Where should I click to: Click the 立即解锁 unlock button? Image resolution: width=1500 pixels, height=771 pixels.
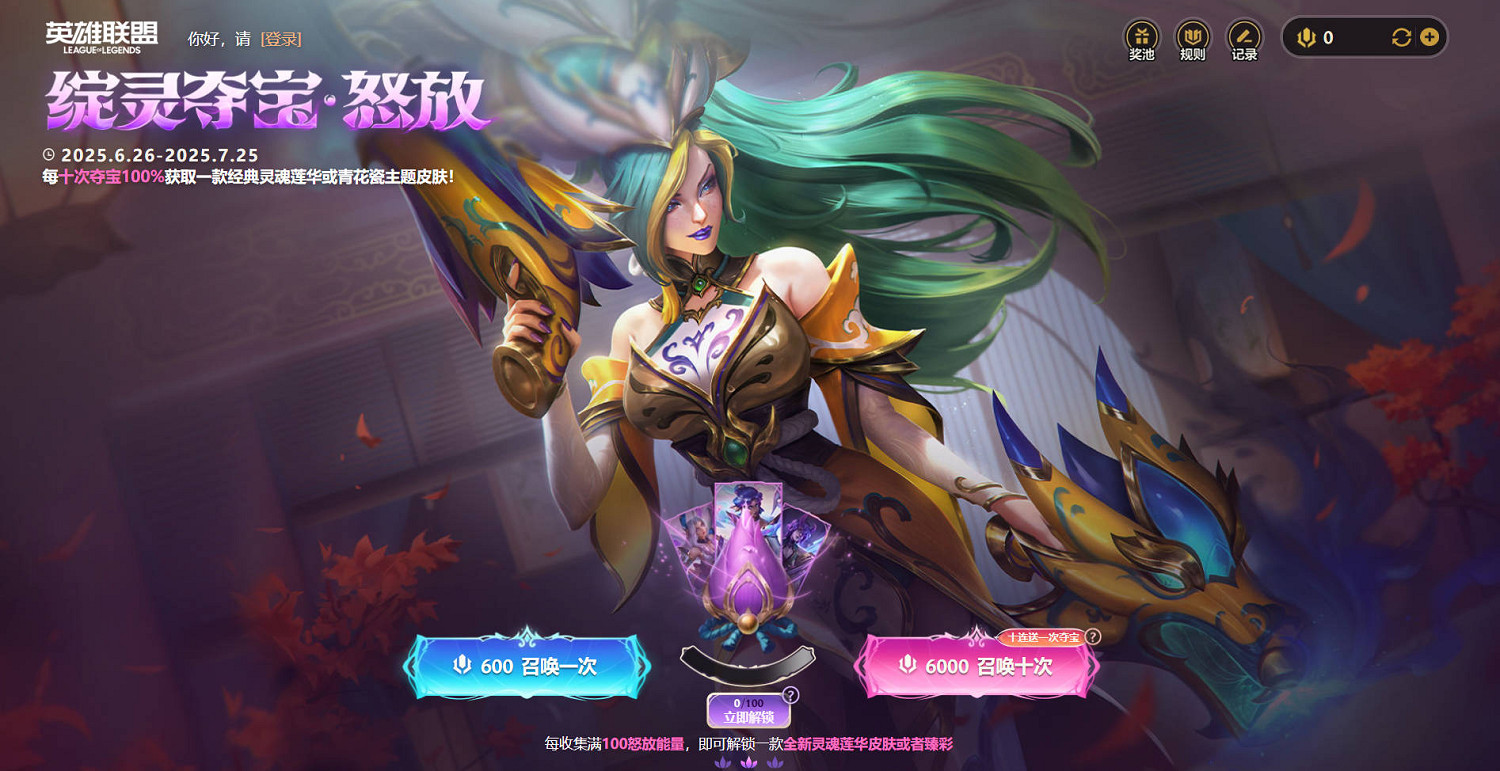tap(748, 718)
